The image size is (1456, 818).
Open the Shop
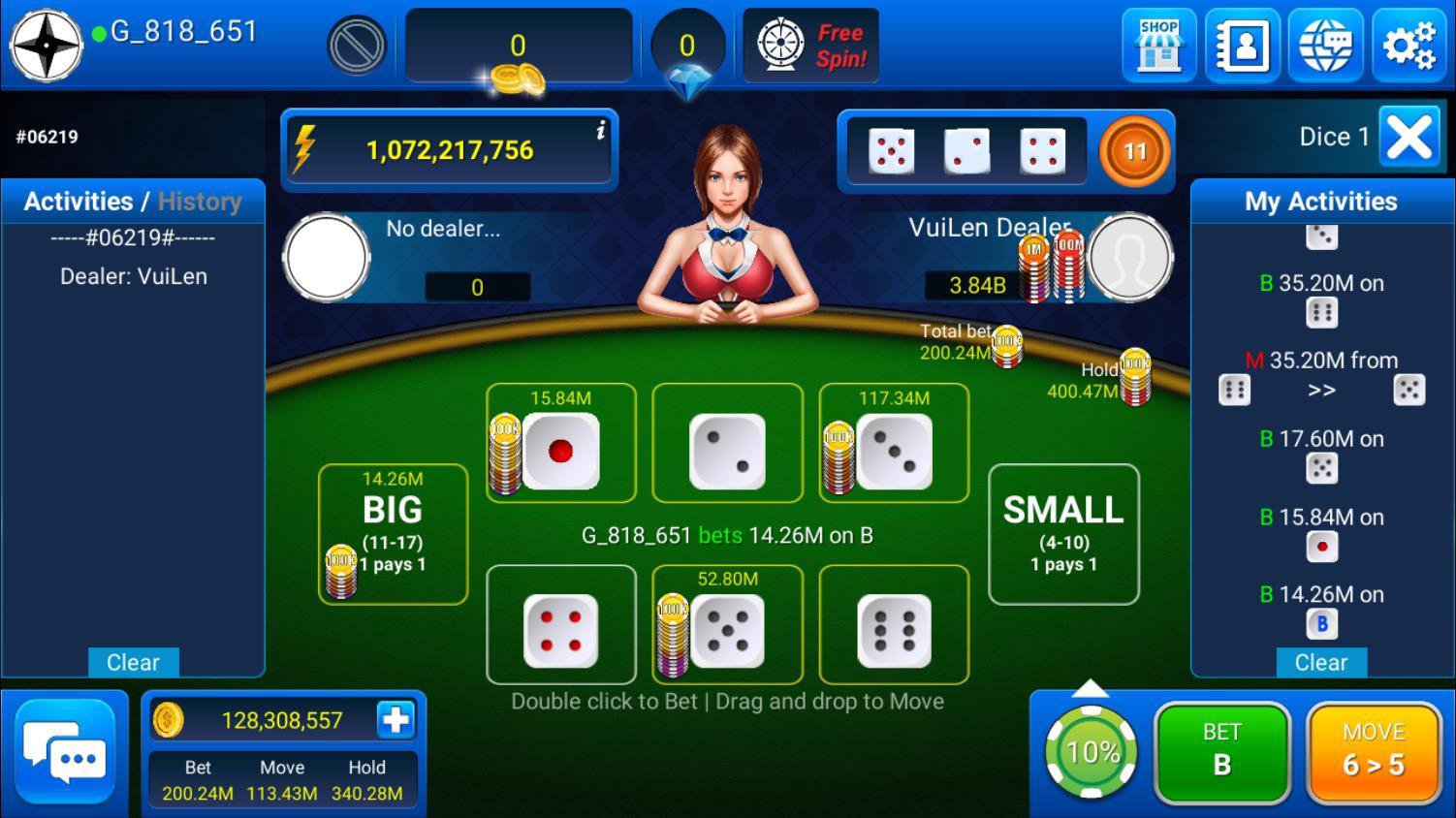[1159, 45]
